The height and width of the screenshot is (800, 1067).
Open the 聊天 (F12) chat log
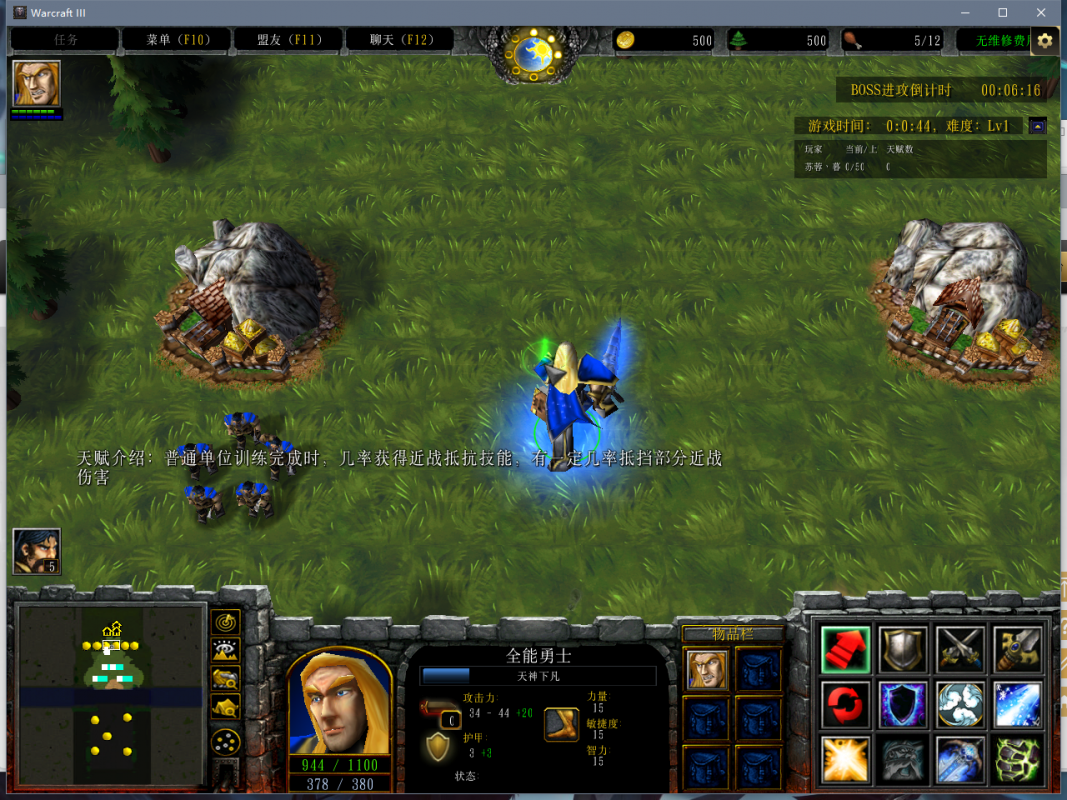pyautogui.click(x=400, y=40)
